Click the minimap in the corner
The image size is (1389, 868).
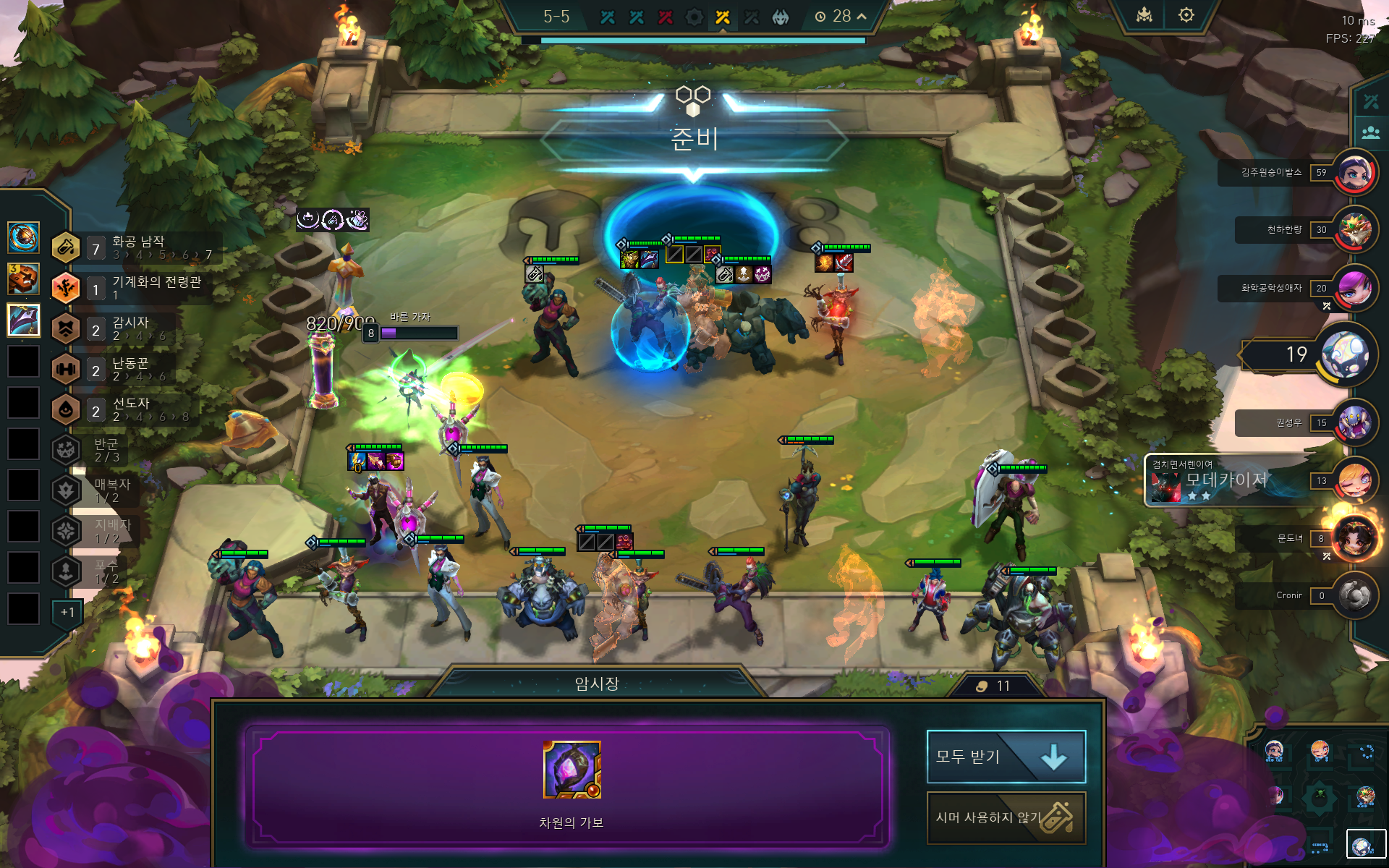(x=1318, y=796)
